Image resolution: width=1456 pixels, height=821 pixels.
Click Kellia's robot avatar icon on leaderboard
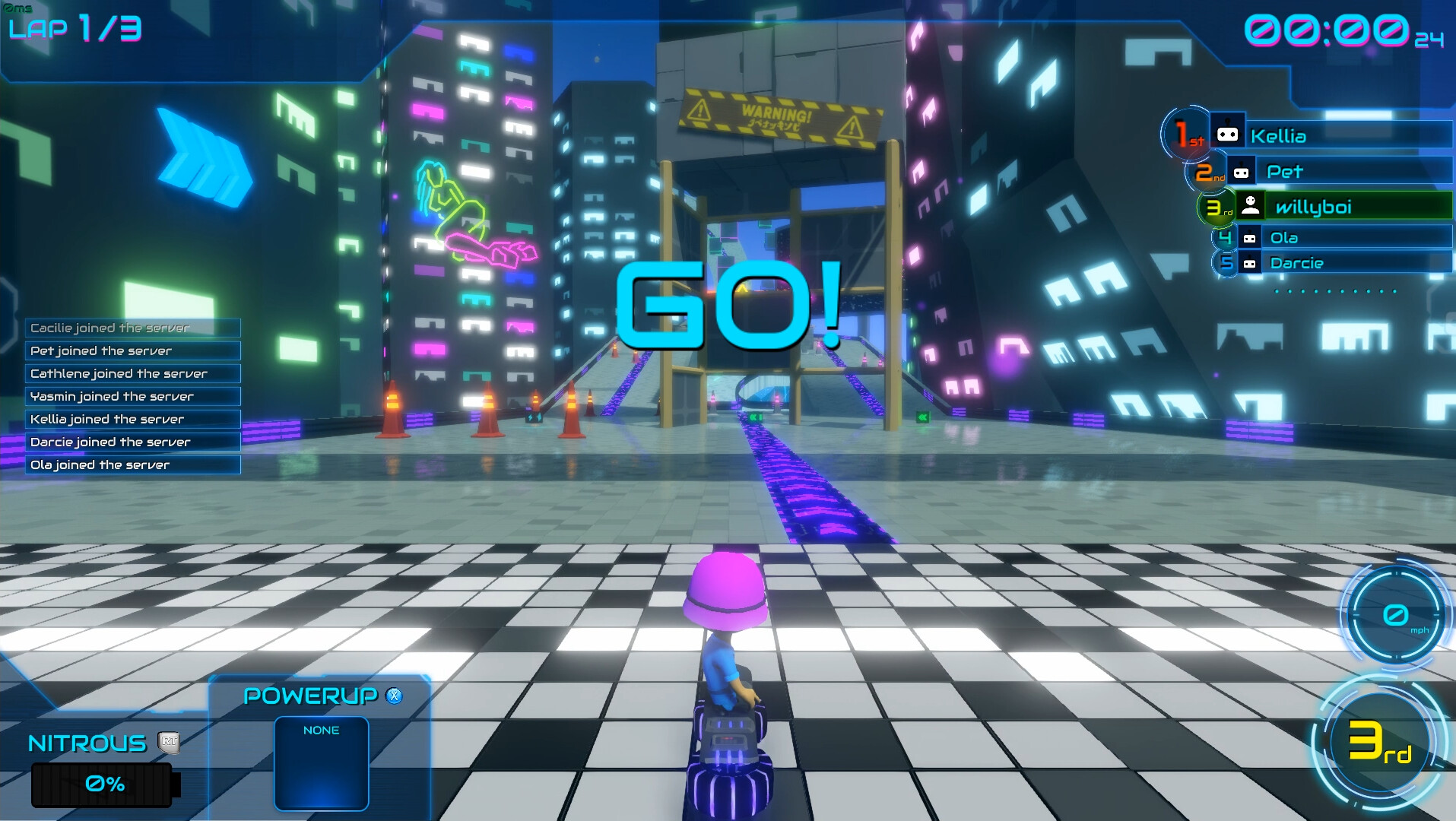1228,133
